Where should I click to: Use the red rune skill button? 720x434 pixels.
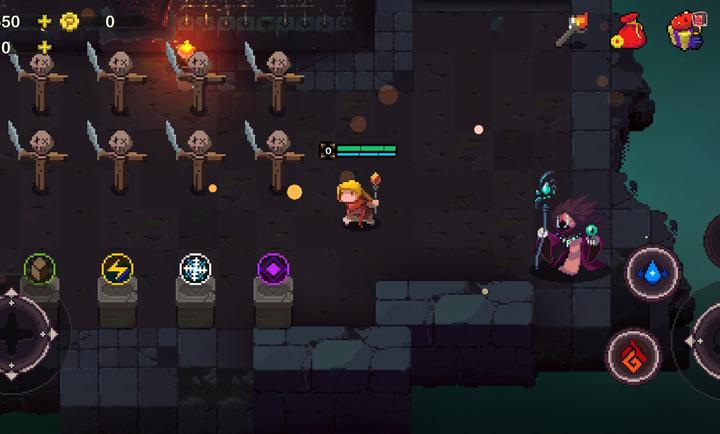pos(632,354)
